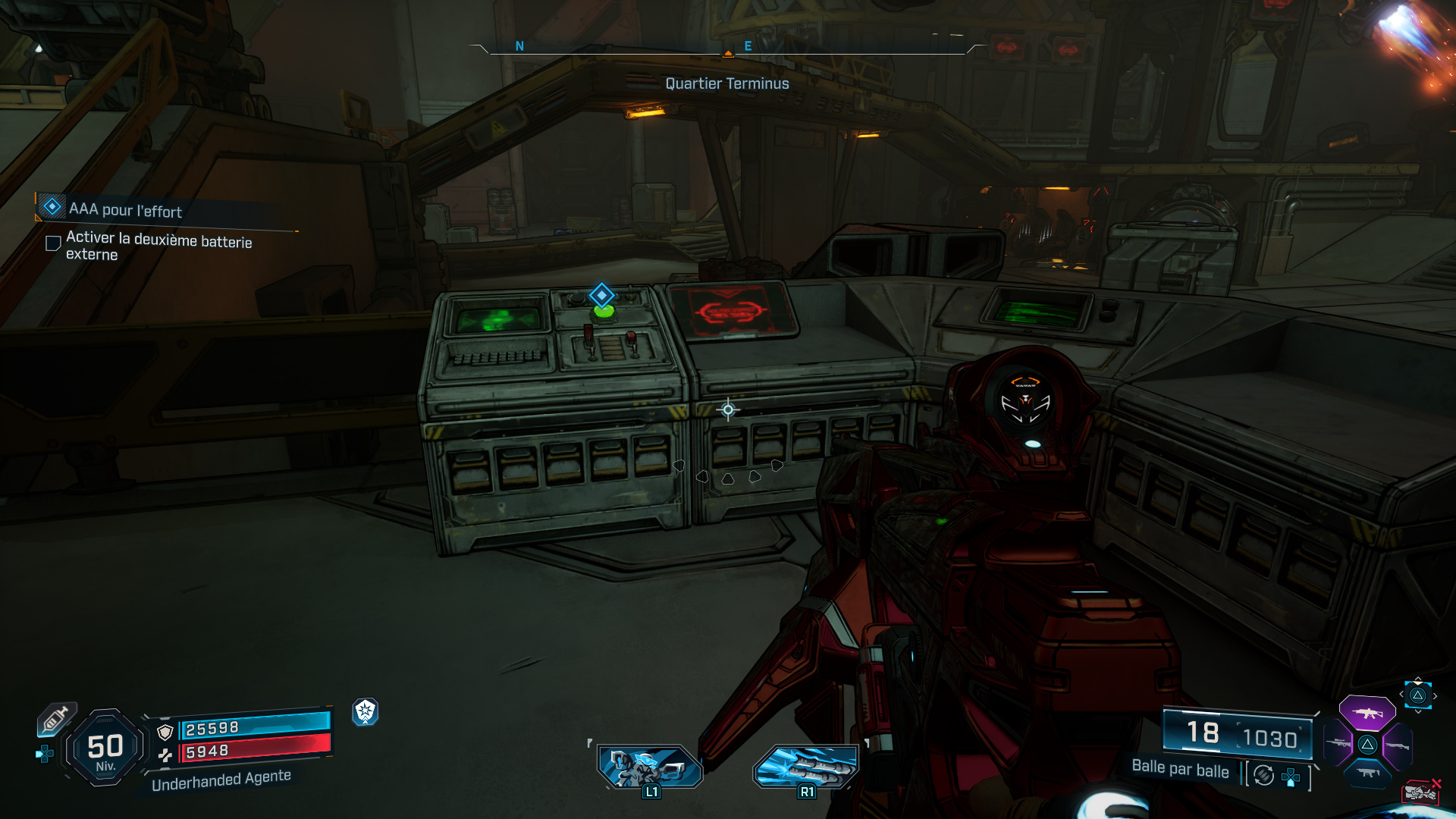Select the highlighted assault rifle weapon slot
Viewport: 1456px width, 819px height.
(x=1367, y=713)
